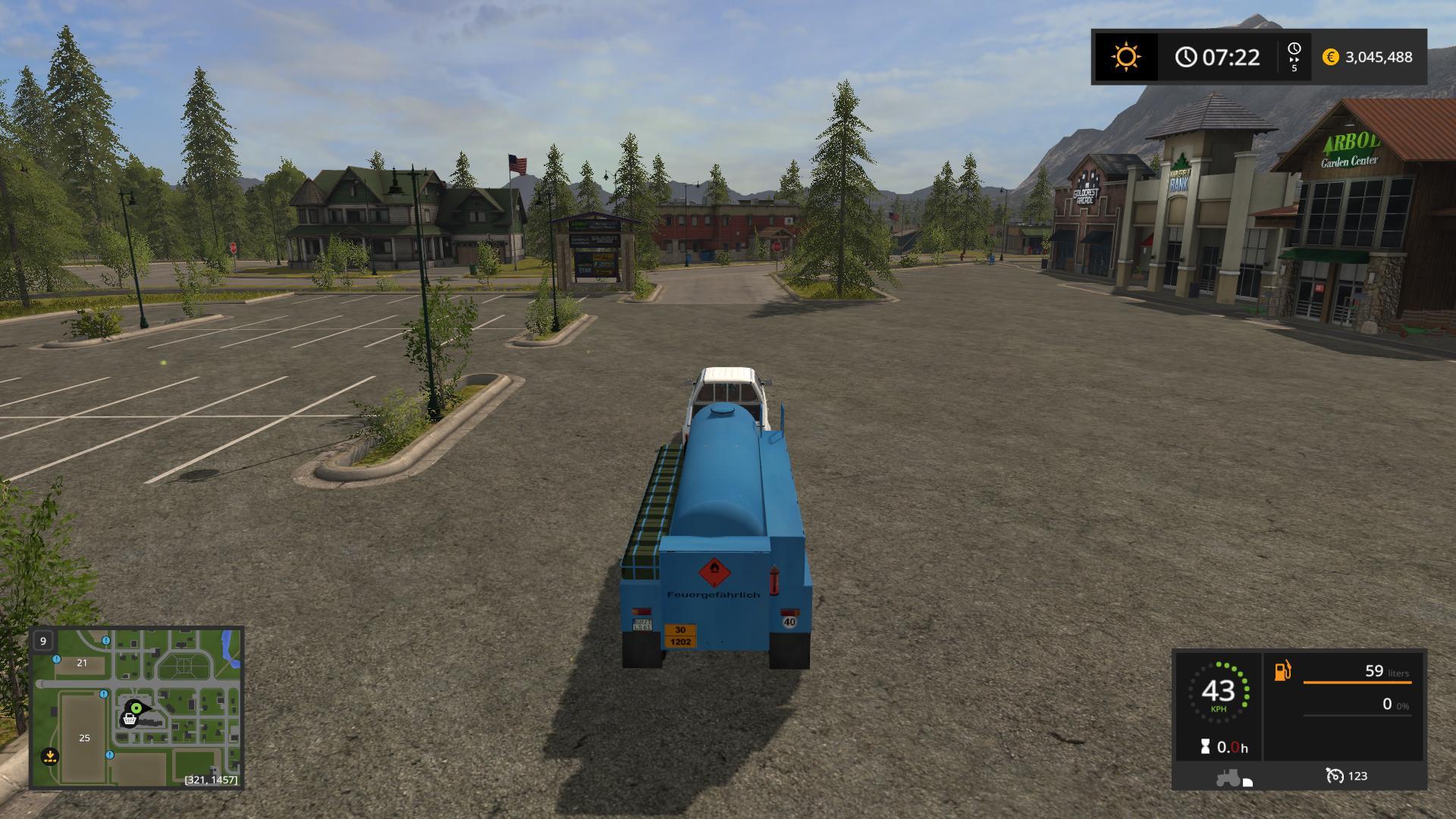The width and height of the screenshot is (1456, 819).
Task: Click the sunny weather icon
Action: (x=1125, y=57)
